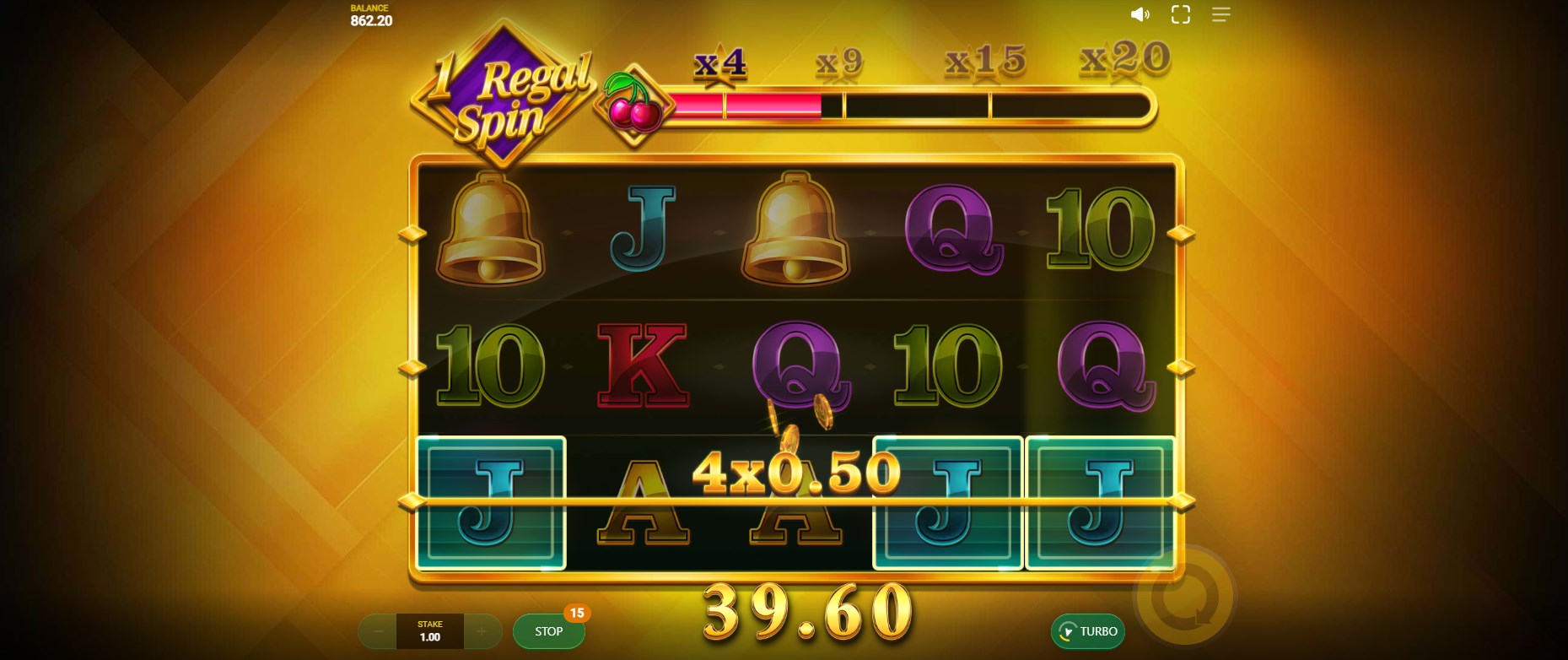This screenshot has width=1568, height=660.
Task: Increase the stake amount
Action: click(x=482, y=631)
